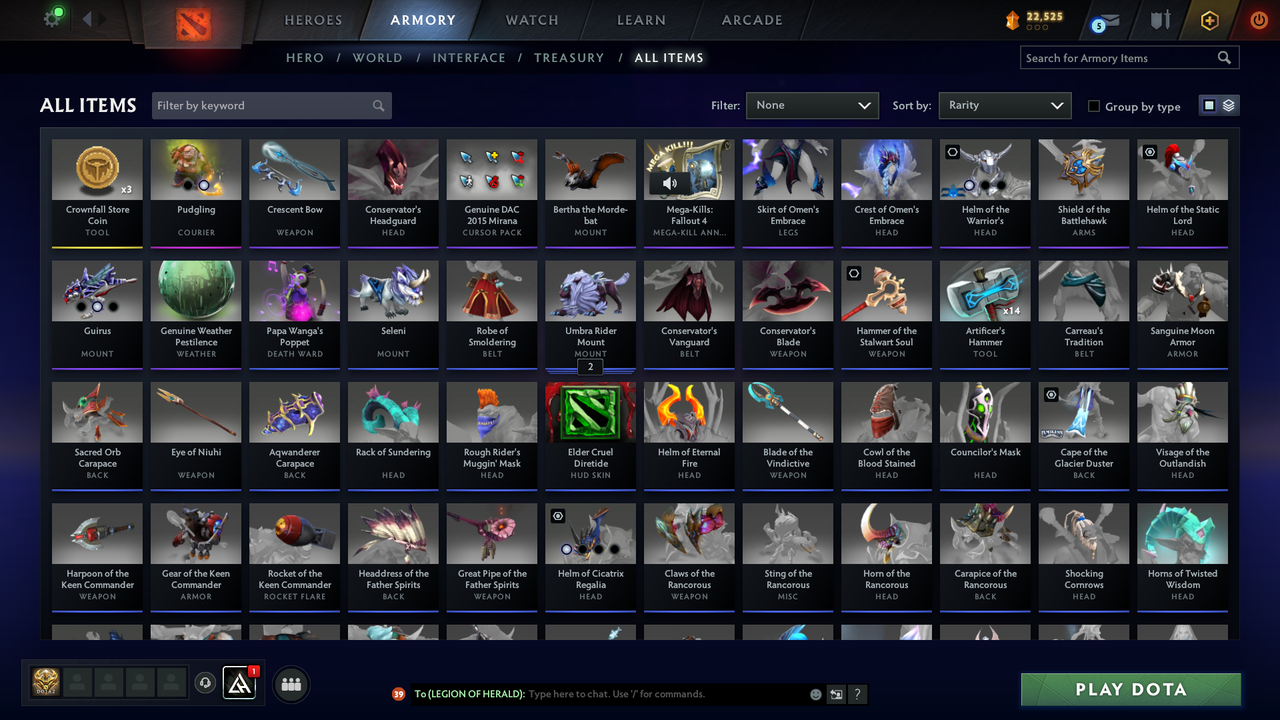1280x720 pixels.
Task: Open the emoticon smiley in chat bar
Action: (x=816, y=693)
